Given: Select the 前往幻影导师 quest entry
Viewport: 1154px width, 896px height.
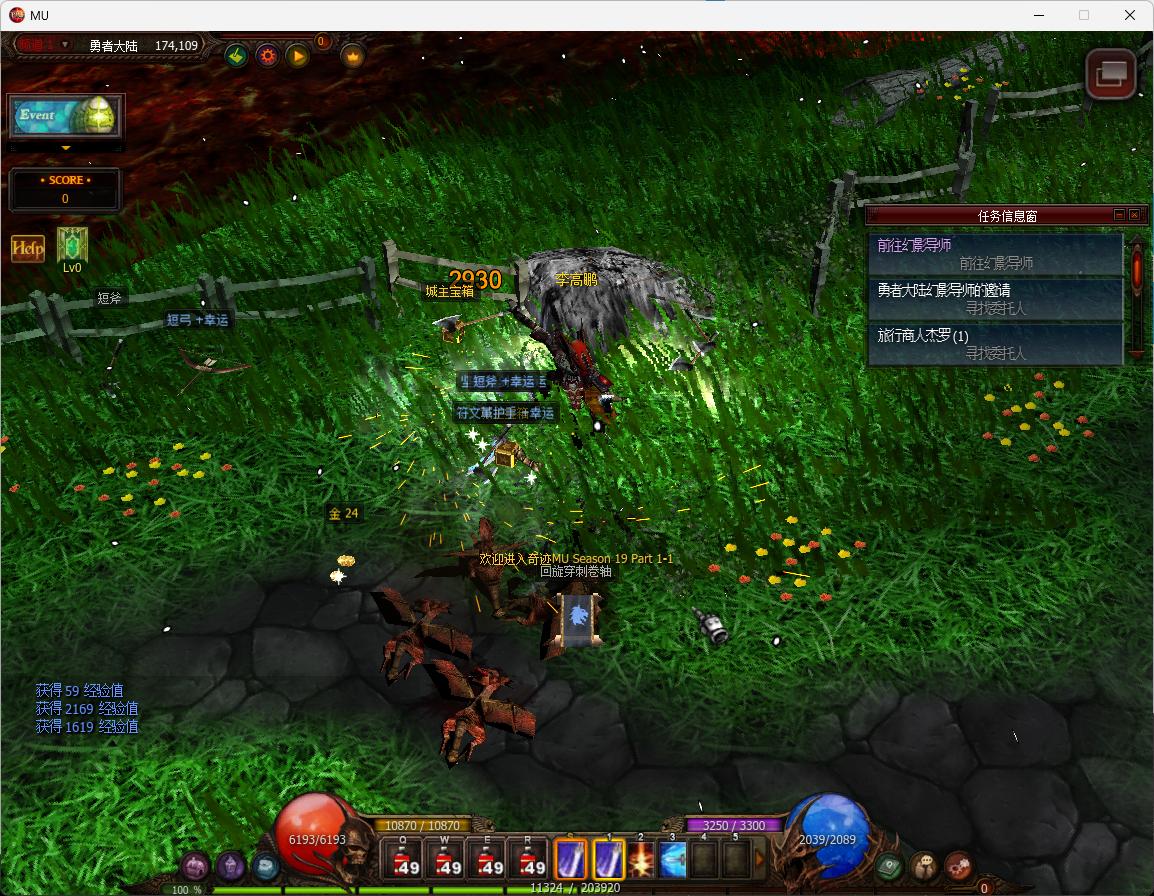Looking at the screenshot, I should click(995, 254).
